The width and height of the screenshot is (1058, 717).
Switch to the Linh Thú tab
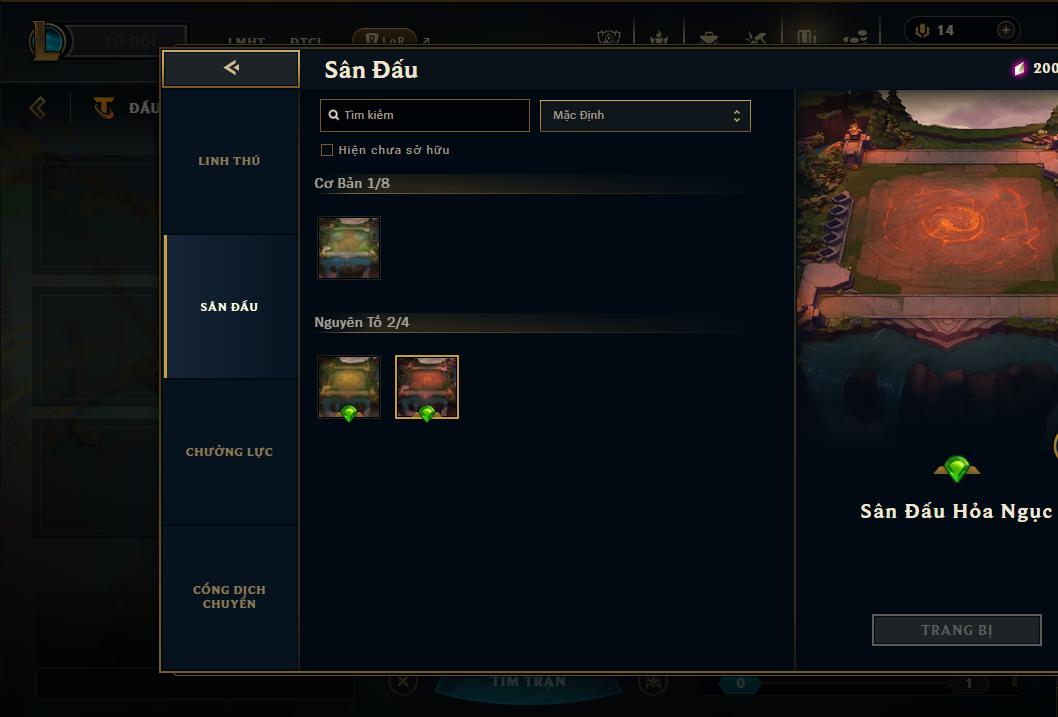229,161
